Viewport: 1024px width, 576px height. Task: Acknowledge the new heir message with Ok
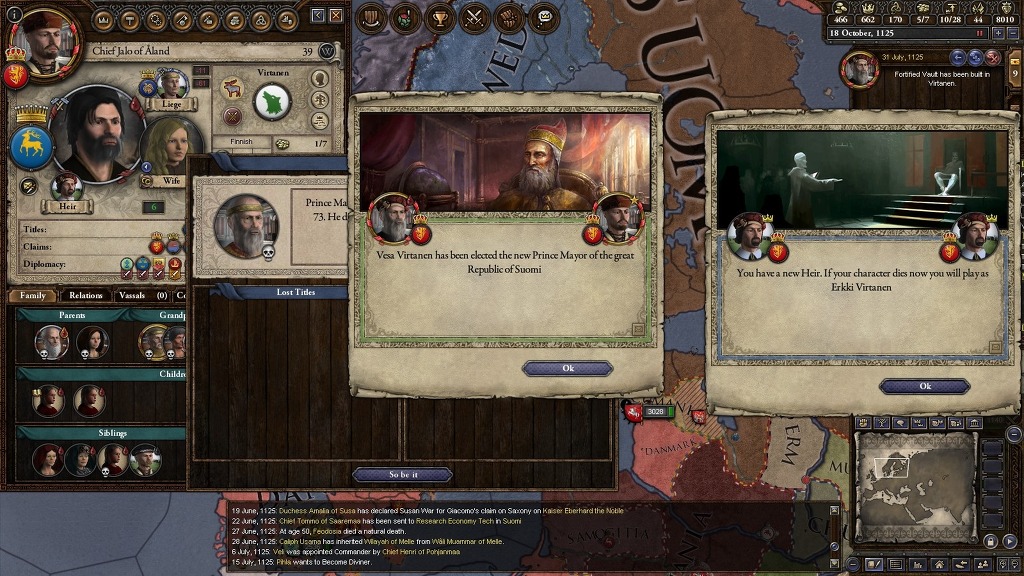[x=924, y=386]
